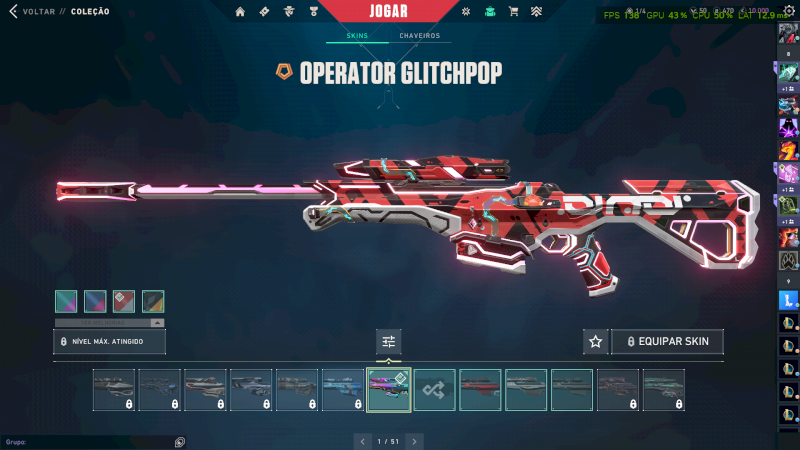Equip skin with the Equipar Skin button
Screen dimensions: 800x450
[667, 342]
